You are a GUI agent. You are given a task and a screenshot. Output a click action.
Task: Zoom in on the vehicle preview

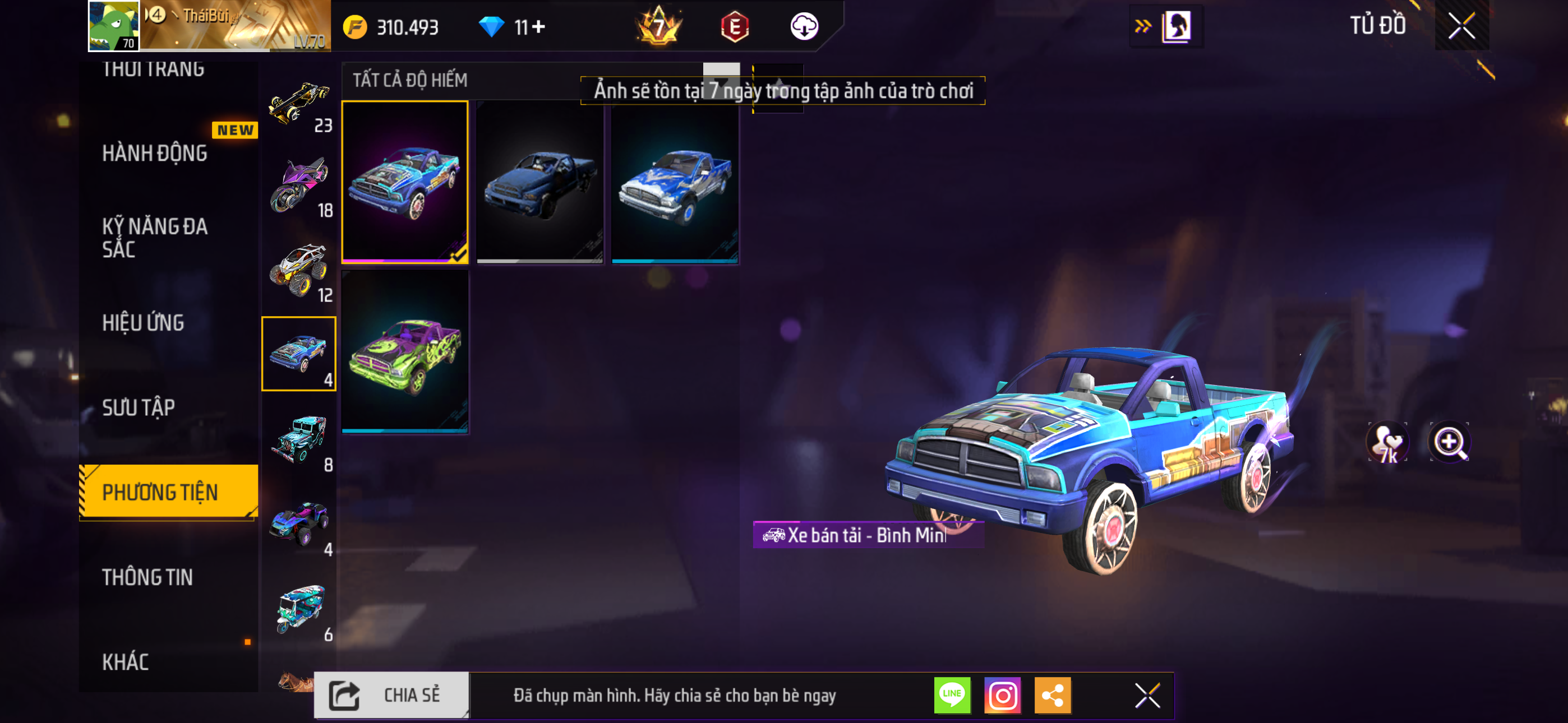pos(1449,442)
